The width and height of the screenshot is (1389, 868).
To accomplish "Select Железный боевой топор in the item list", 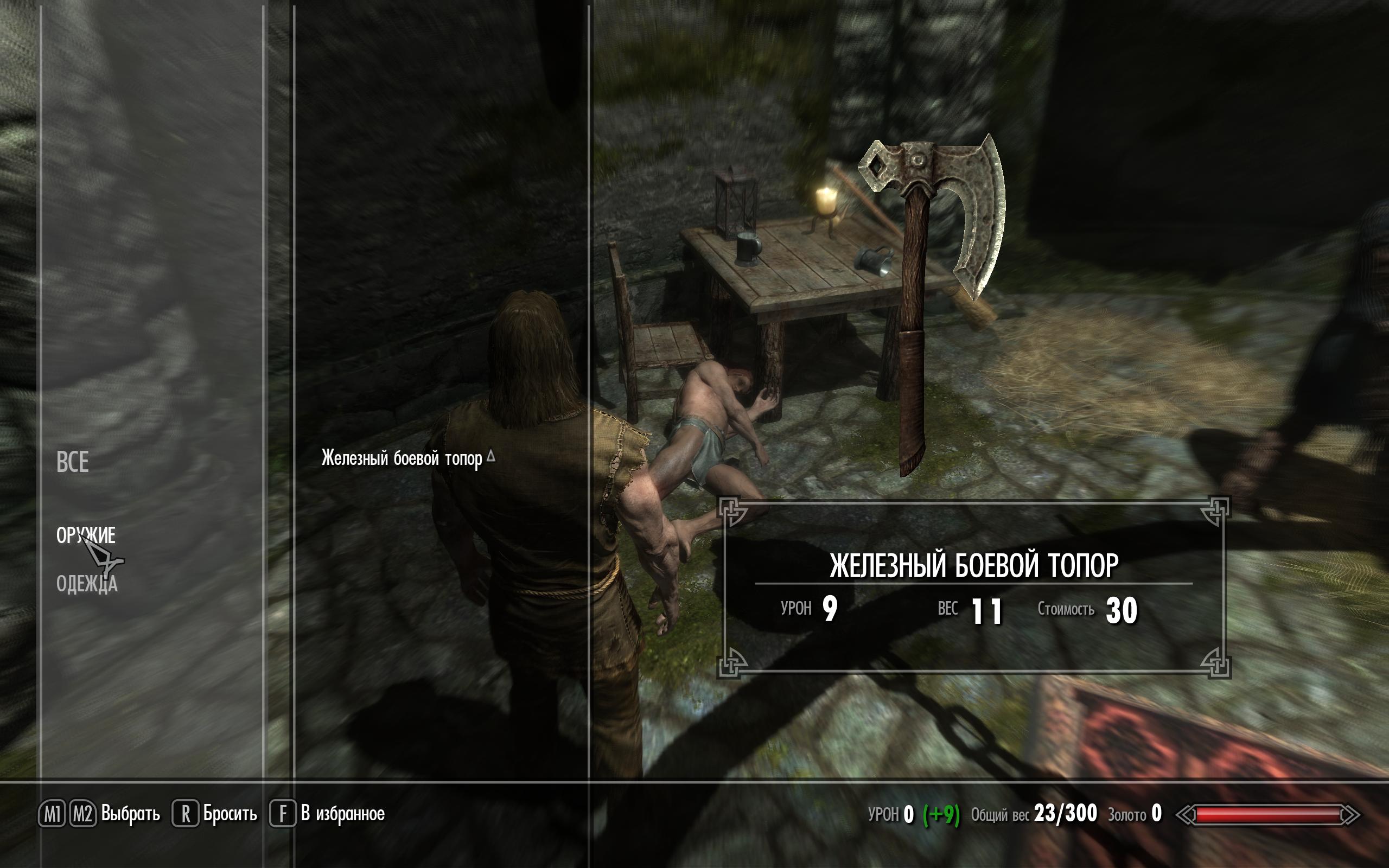I will pyautogui.click(x=402, y=459).
